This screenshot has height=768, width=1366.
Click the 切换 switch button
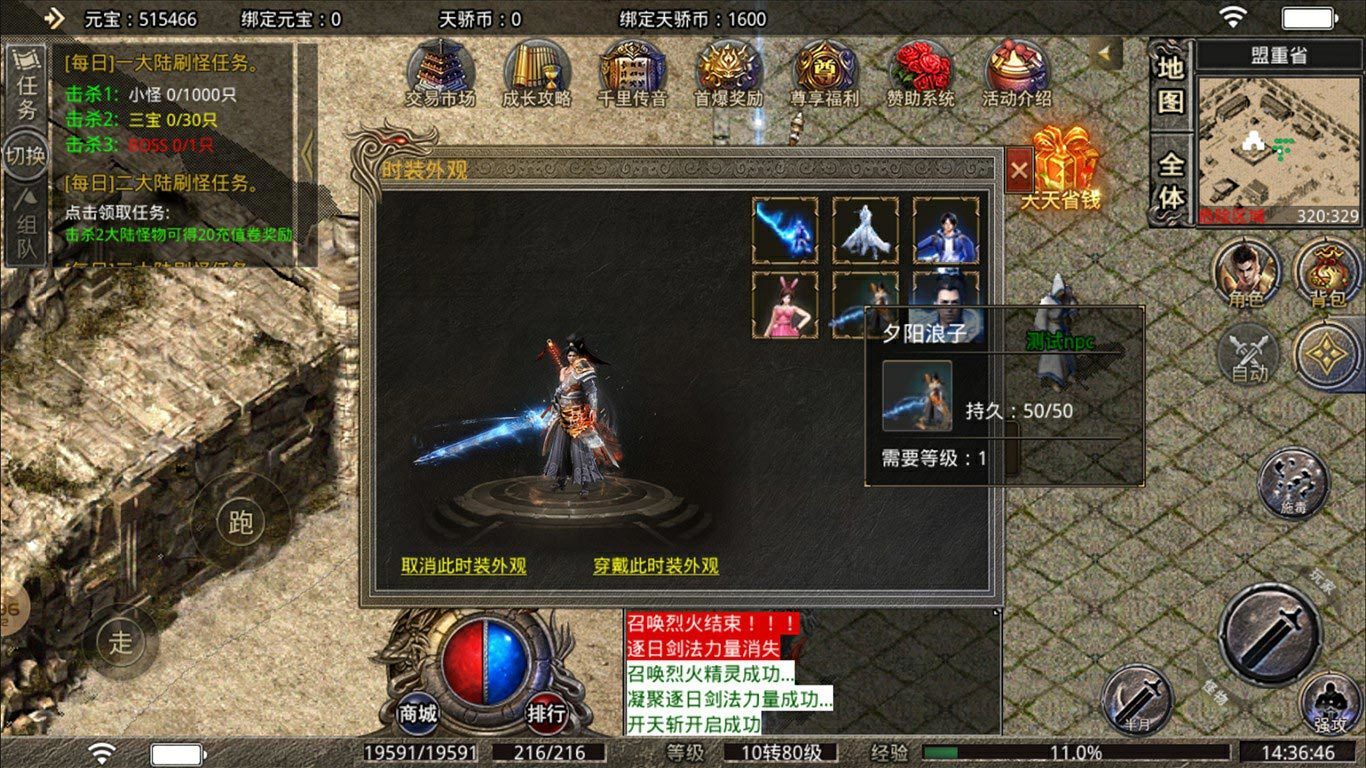pyautogui.click(x=26, y=156)
